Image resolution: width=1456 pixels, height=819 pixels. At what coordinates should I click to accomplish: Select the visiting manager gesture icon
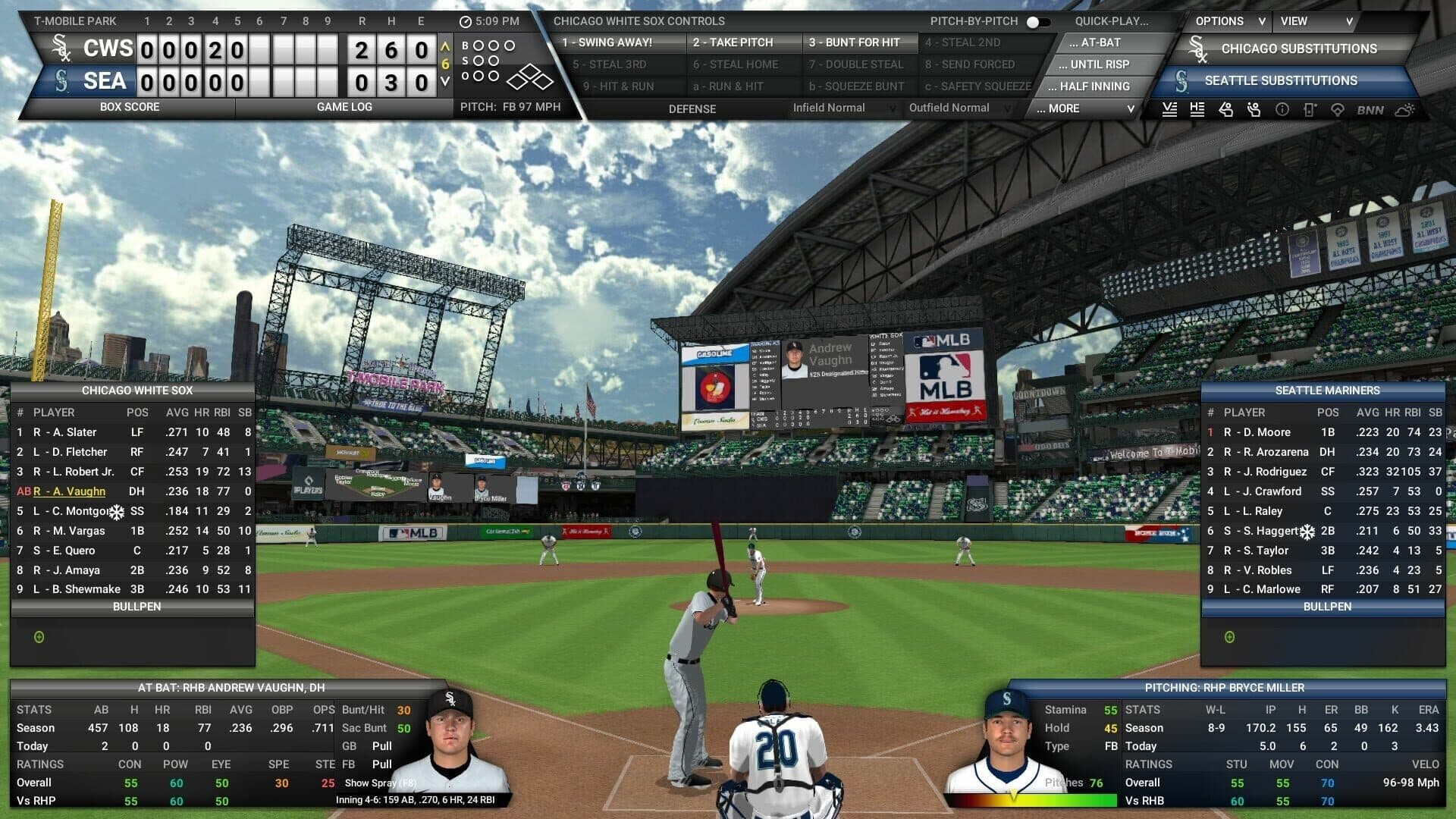(1225, 110)
